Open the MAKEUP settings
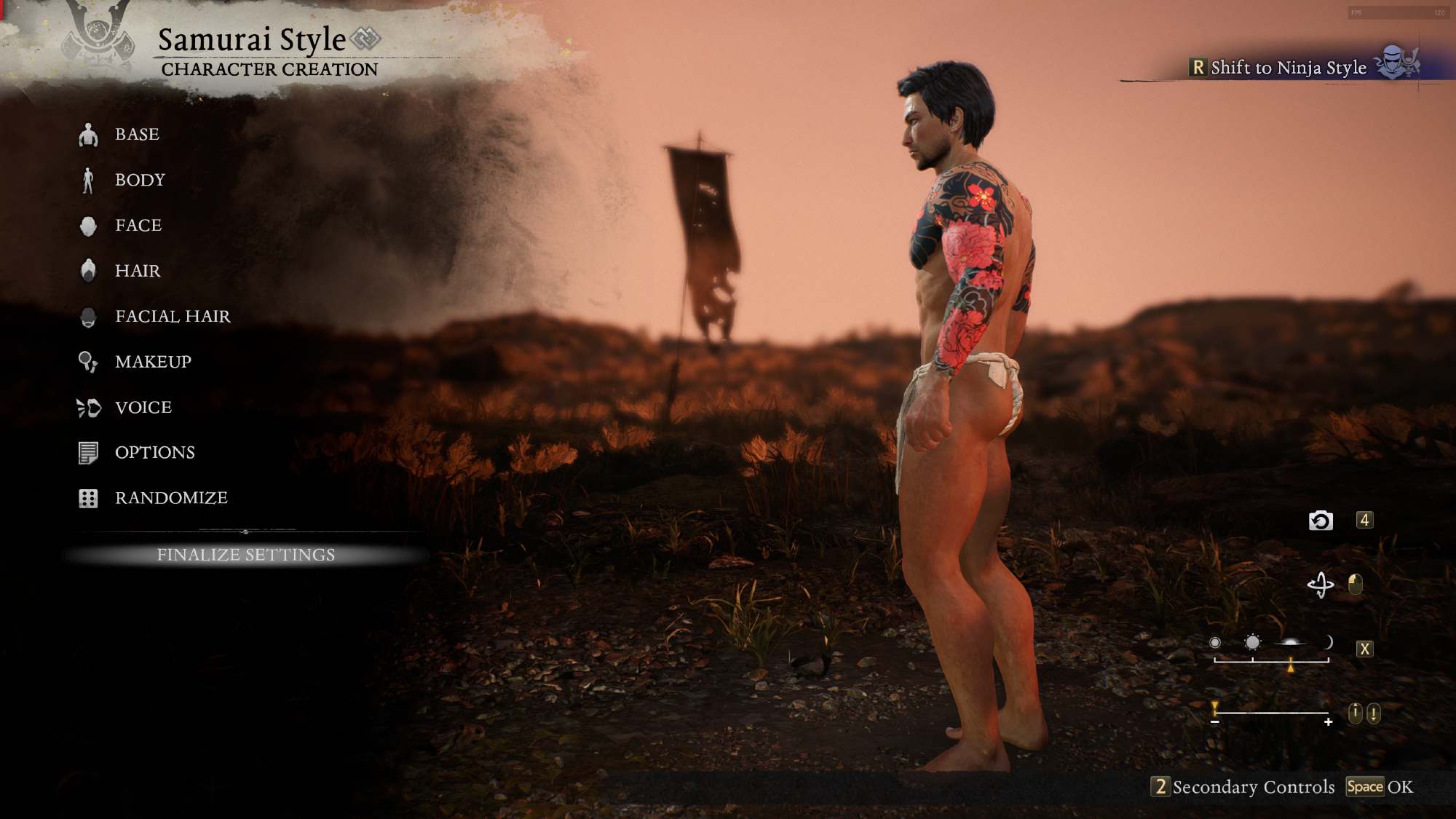Image resolution: width=1456 pixels, height=819 pixels. (153, 362)
